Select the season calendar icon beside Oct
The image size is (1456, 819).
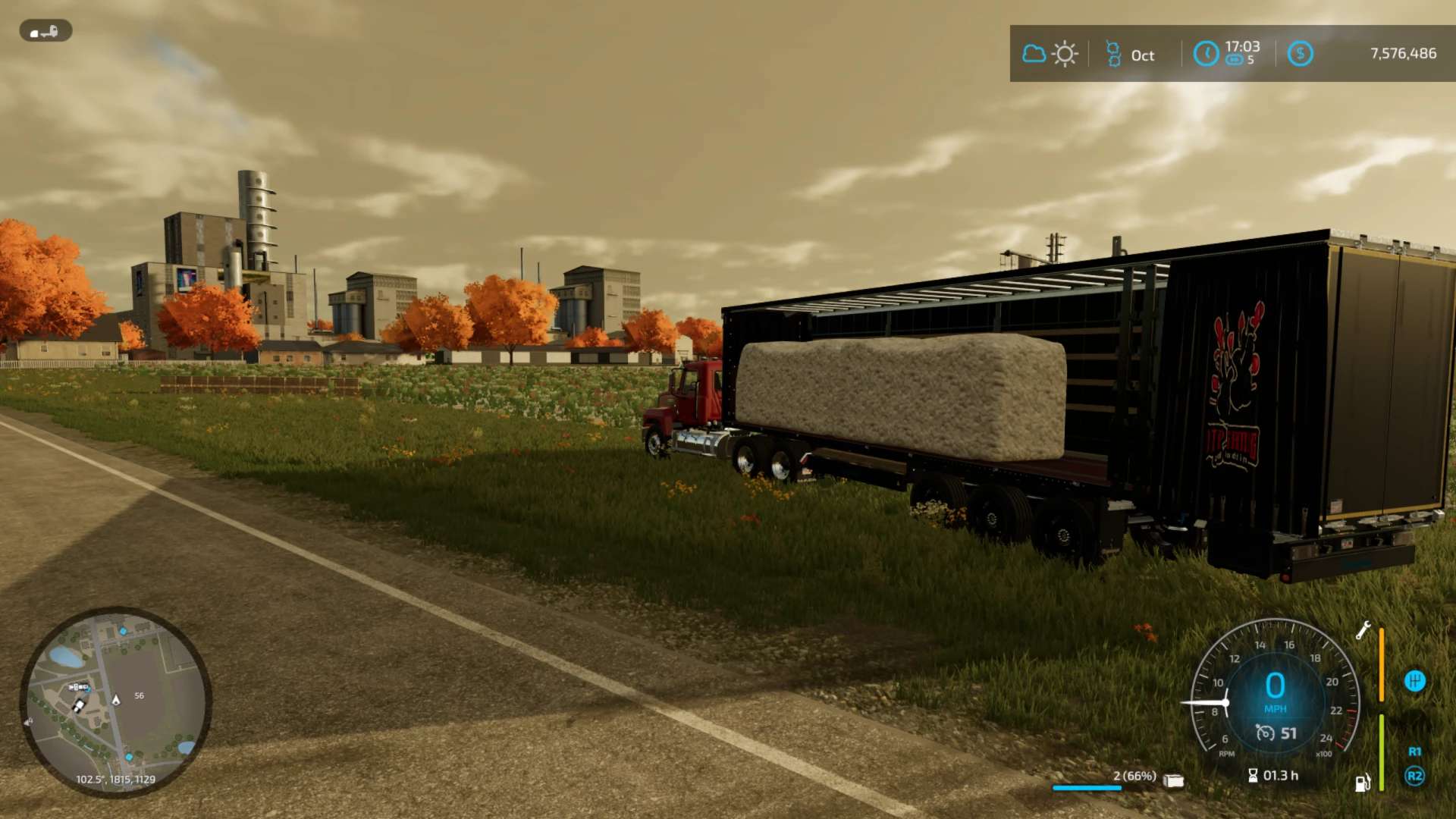pyautogui.click(x=1113, y=55)
